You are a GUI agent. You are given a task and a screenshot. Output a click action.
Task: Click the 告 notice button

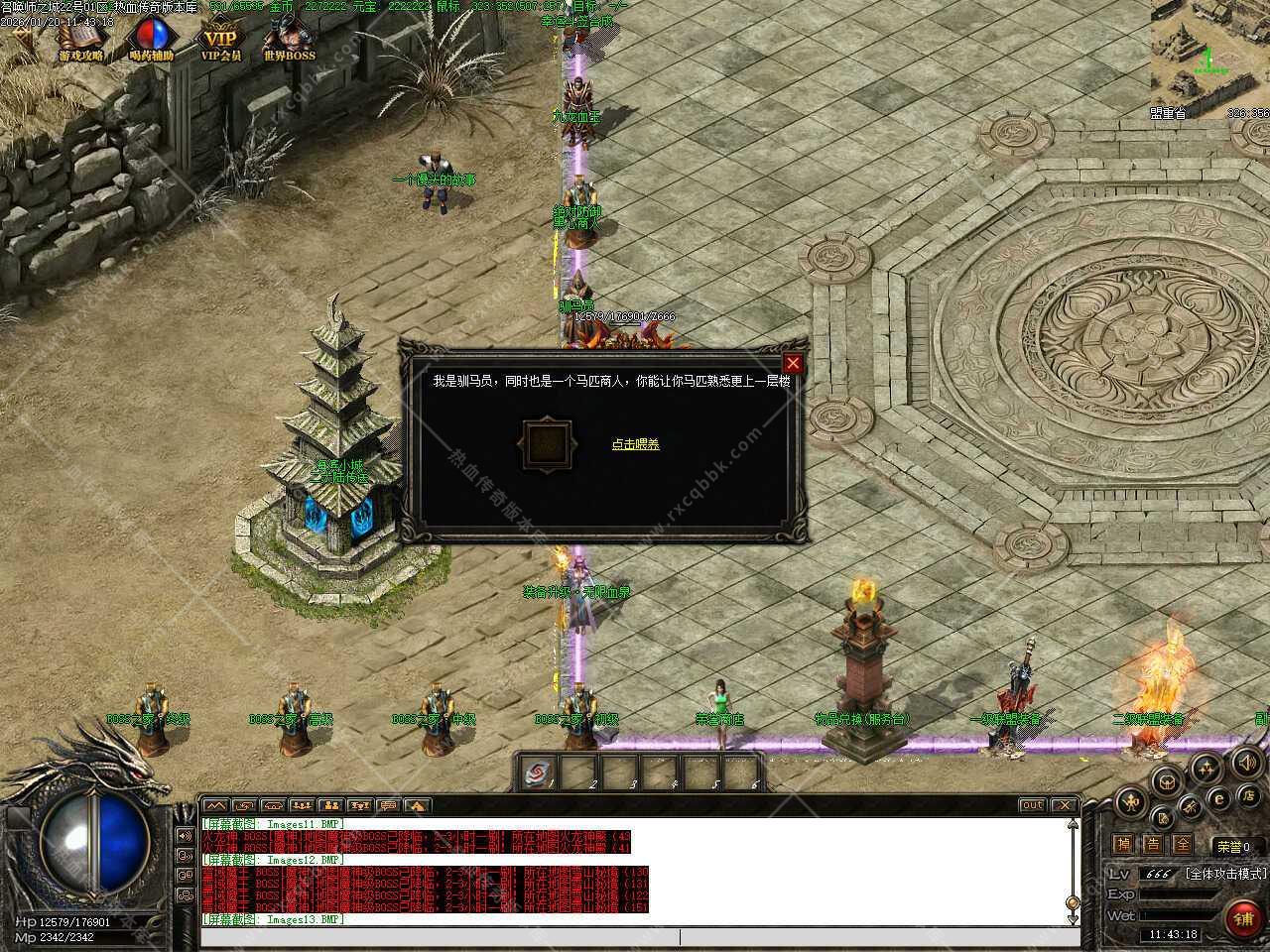(x=1152, y=845)
